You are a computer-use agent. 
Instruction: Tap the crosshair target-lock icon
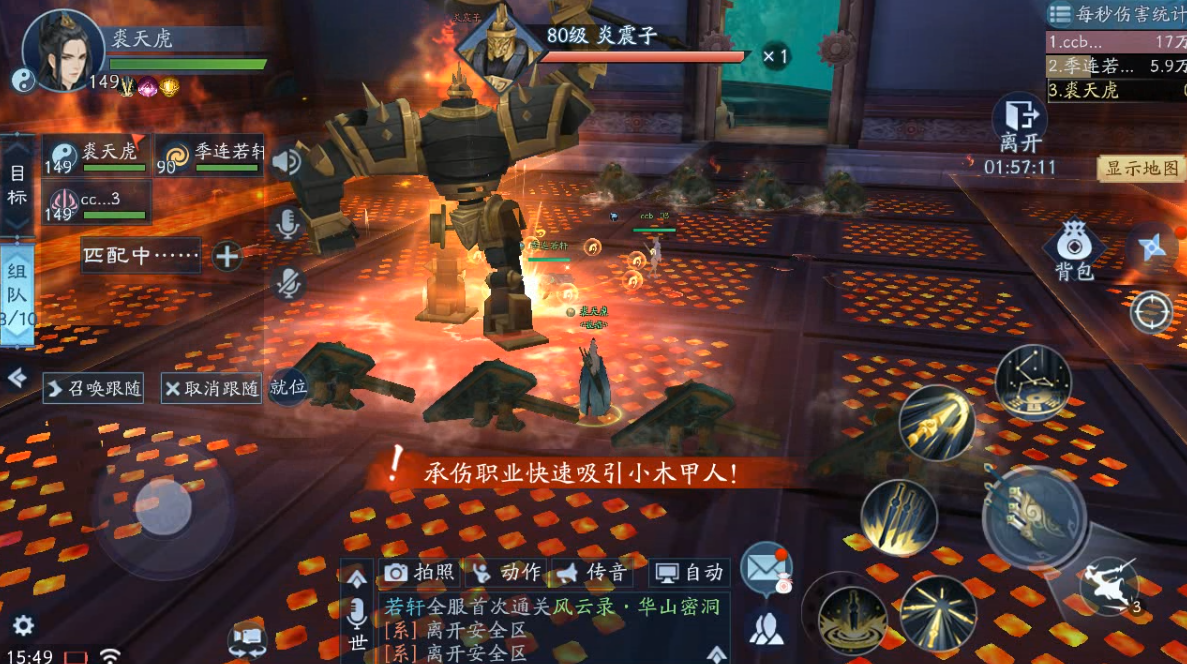pos(1151,312)
